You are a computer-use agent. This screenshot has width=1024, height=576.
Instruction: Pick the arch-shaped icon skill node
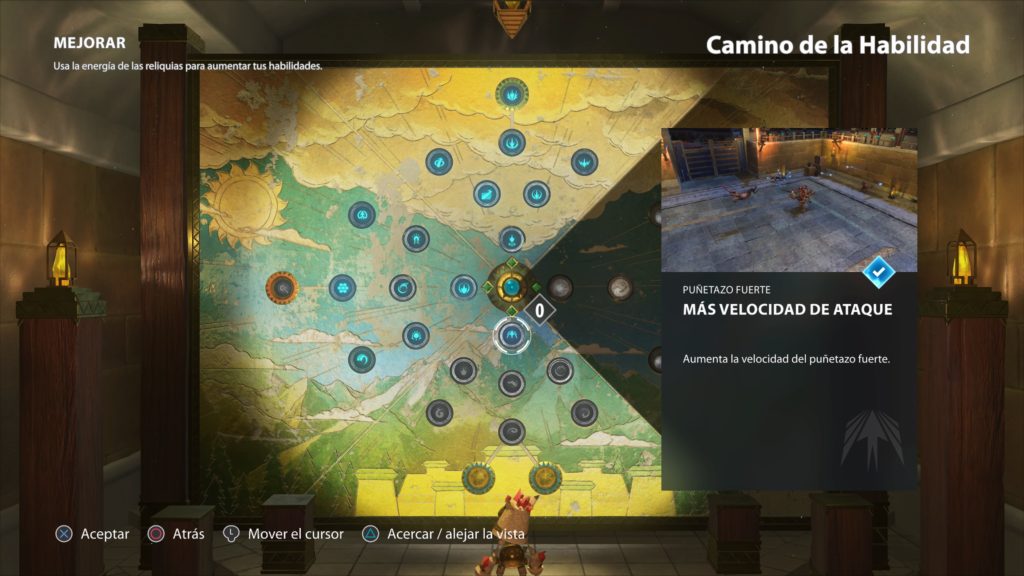click(416, 239)
